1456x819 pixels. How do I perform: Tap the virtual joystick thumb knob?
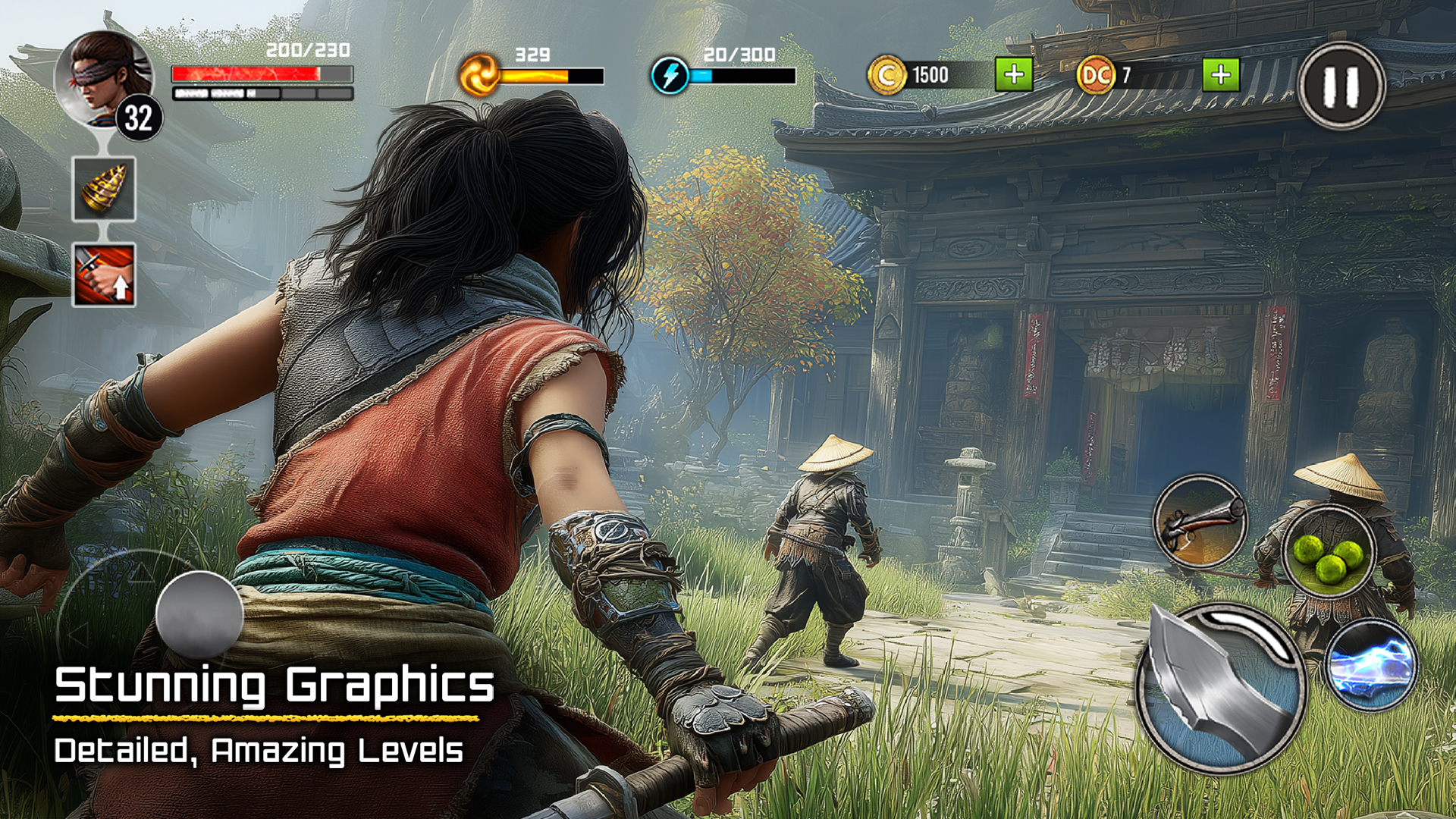(199, 614)
